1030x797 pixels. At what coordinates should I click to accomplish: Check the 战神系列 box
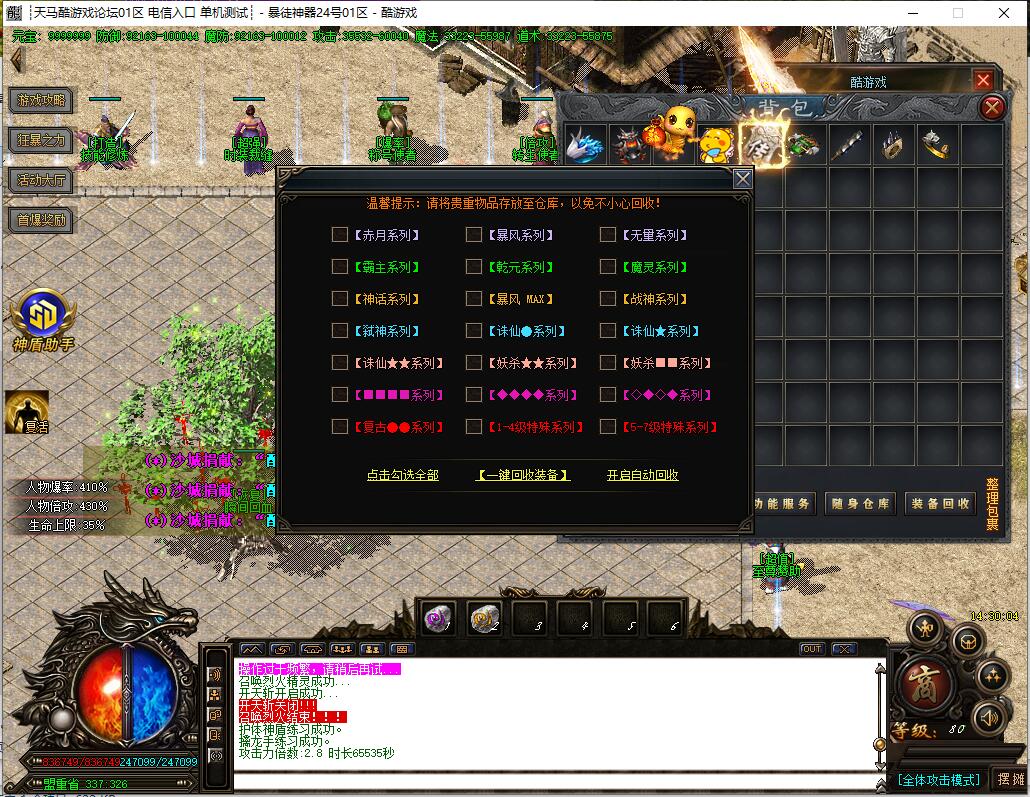tap(608, 299)
